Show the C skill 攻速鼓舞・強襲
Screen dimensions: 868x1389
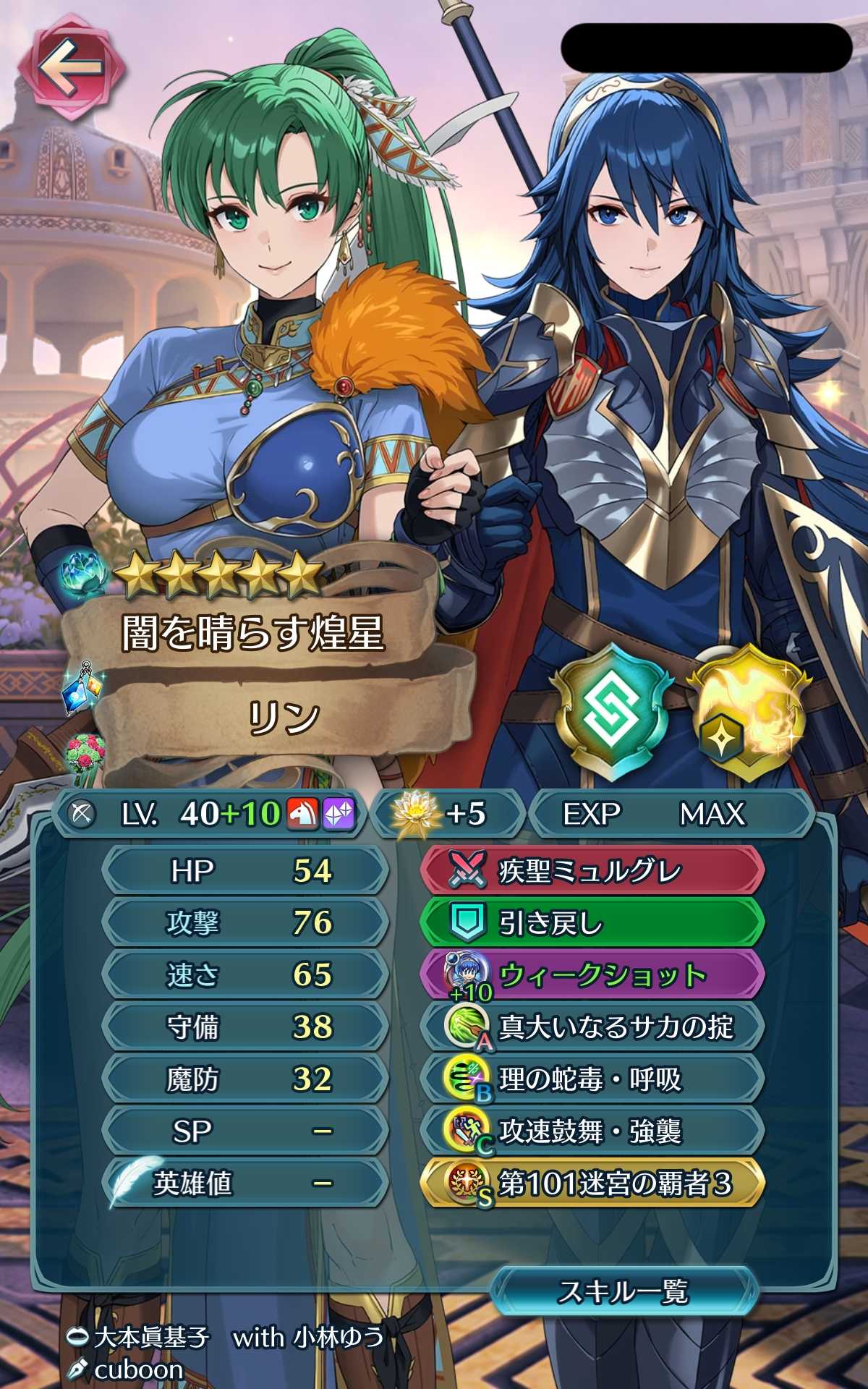pos(592,1131)
